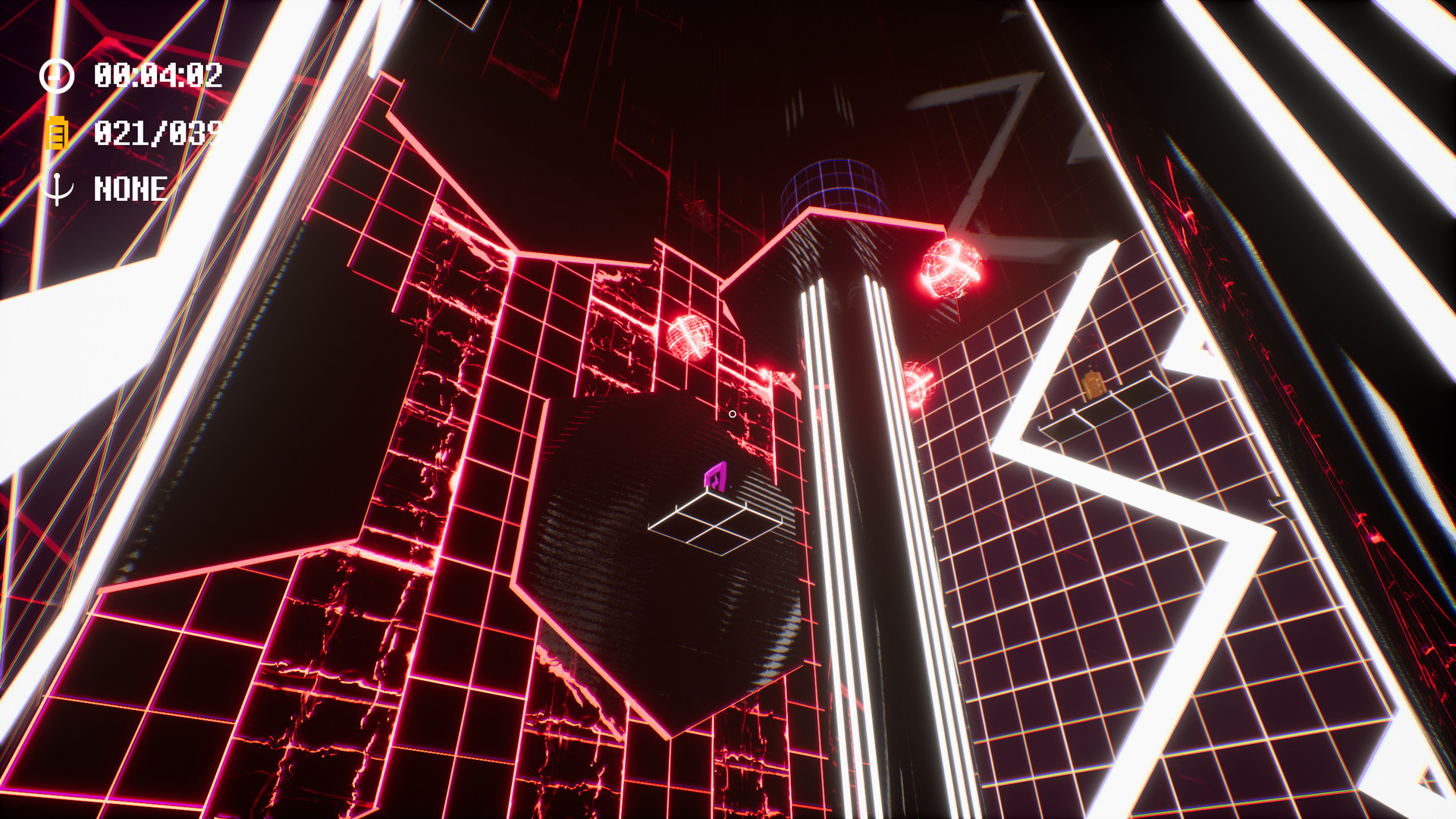
Task: Select the NONE weapon label
Action: [x=130, y=187]
